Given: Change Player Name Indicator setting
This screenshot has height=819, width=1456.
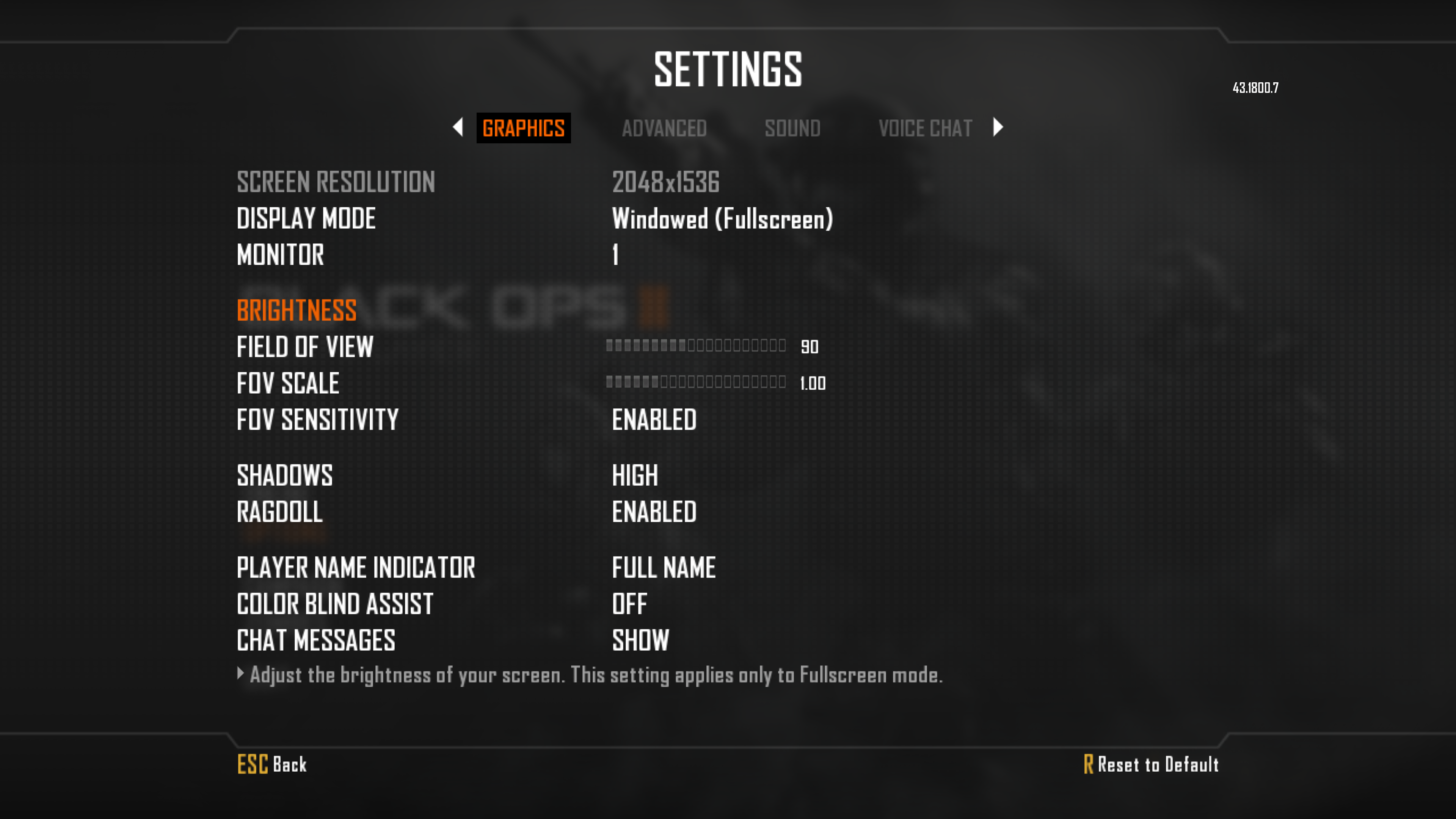Looking at the screenshot, I should pyautogui.click(x=664, y=568).
